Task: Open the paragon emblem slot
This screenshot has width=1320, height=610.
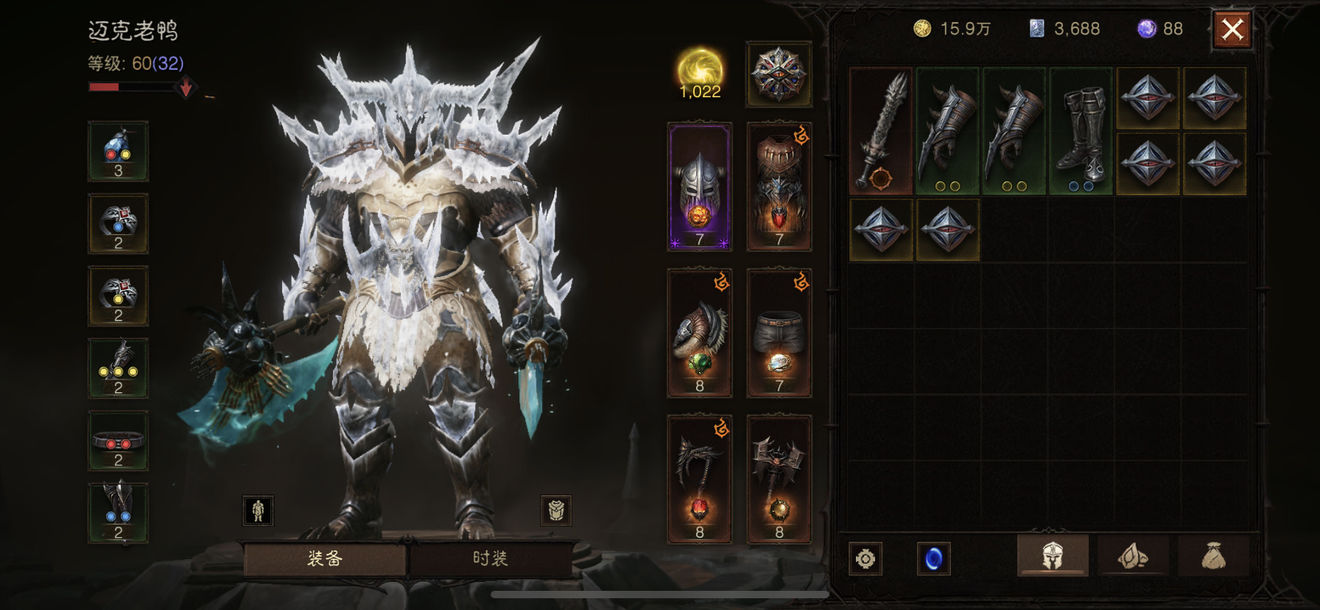Action: 779,74
